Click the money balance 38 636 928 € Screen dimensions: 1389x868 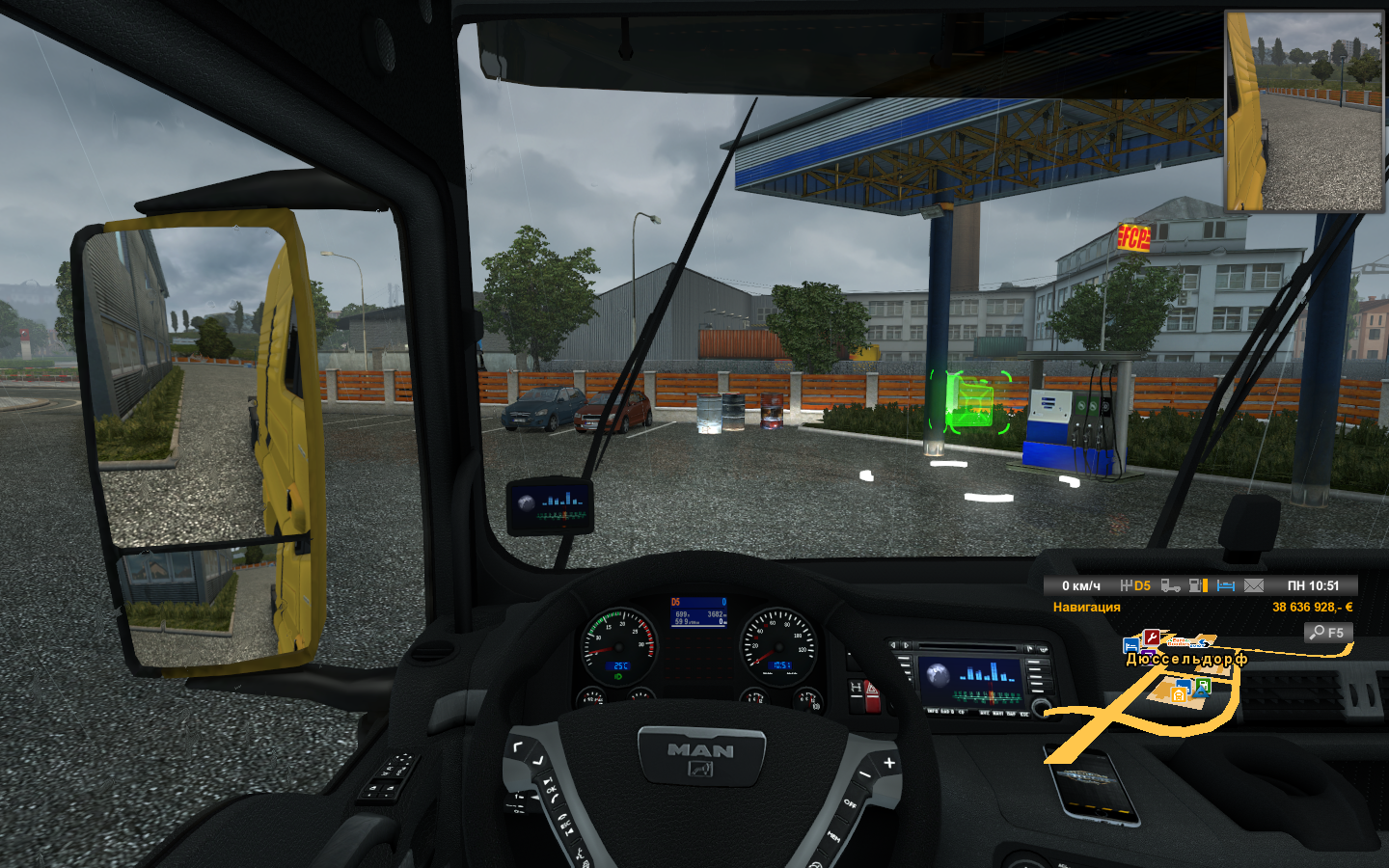click(1312, 606)
